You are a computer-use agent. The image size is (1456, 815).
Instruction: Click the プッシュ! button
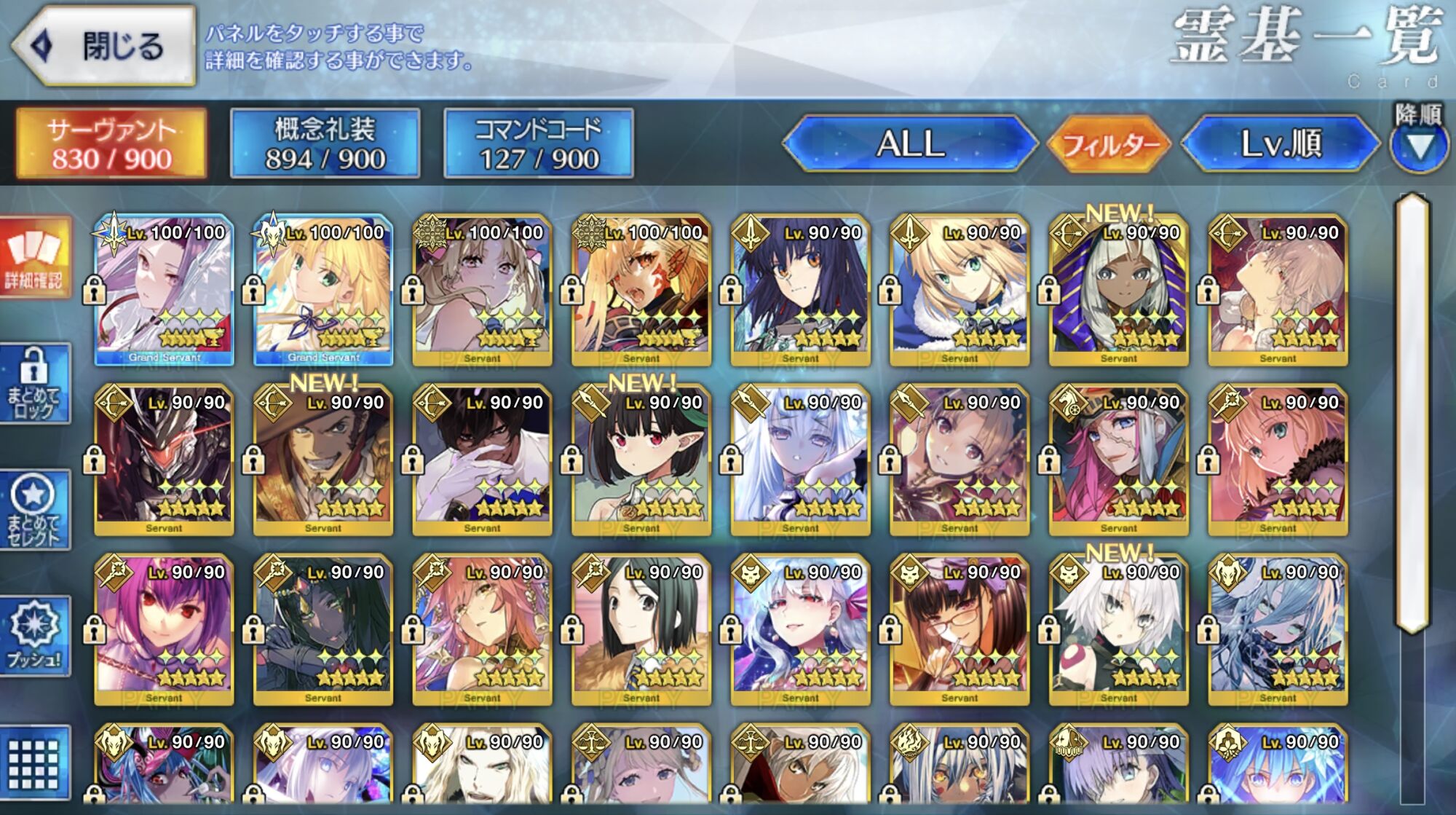[35, 636]
